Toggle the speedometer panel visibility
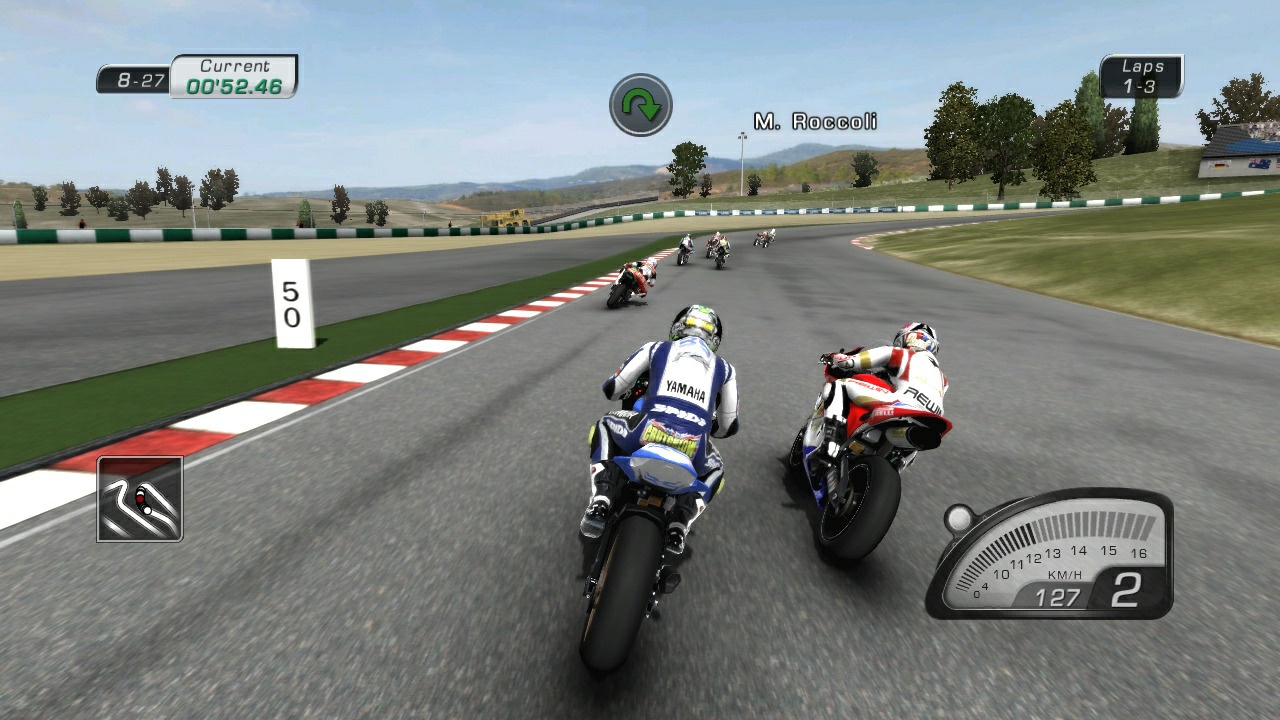 (x=1050, y=555)
